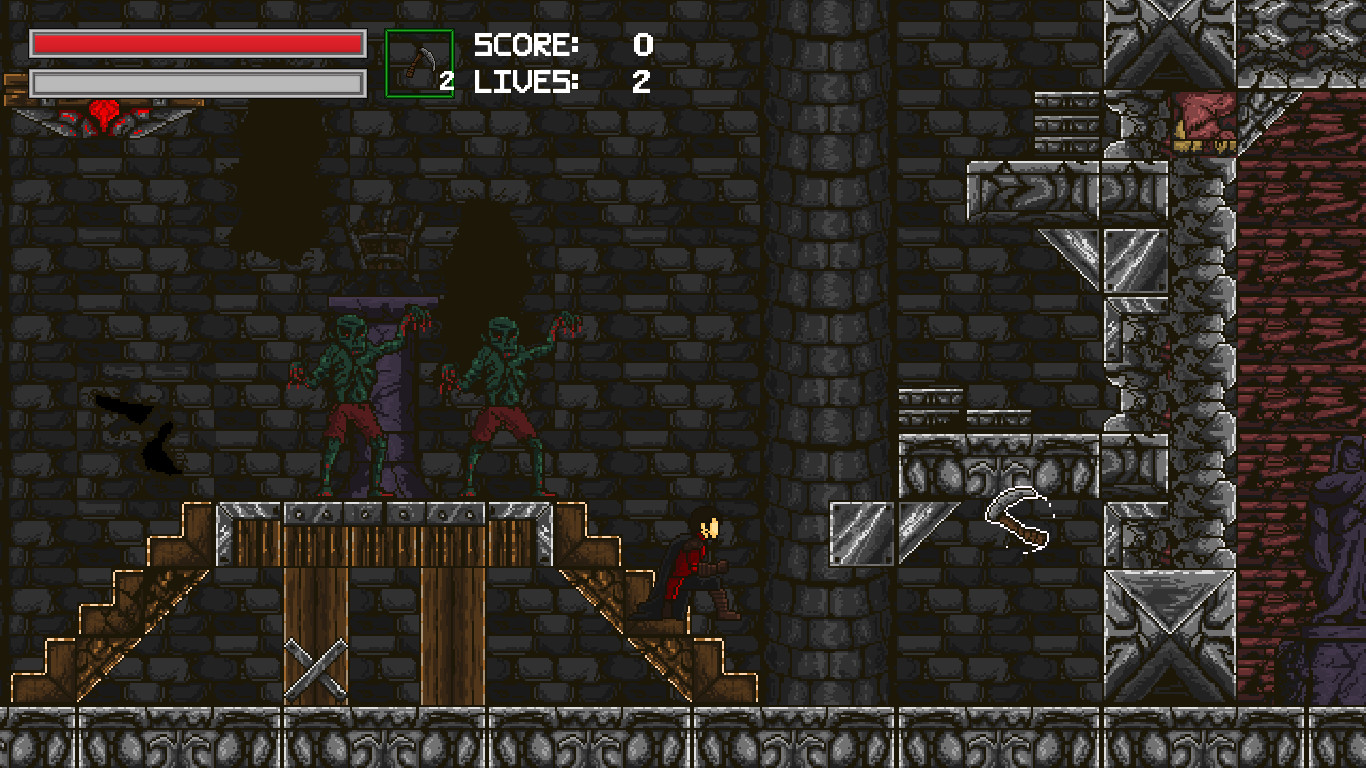Viewport: 1366px width, 768px height.
Task: Click the hanging candelabra above the zombies
Action: pyautogui.click(x=385, y=245)
